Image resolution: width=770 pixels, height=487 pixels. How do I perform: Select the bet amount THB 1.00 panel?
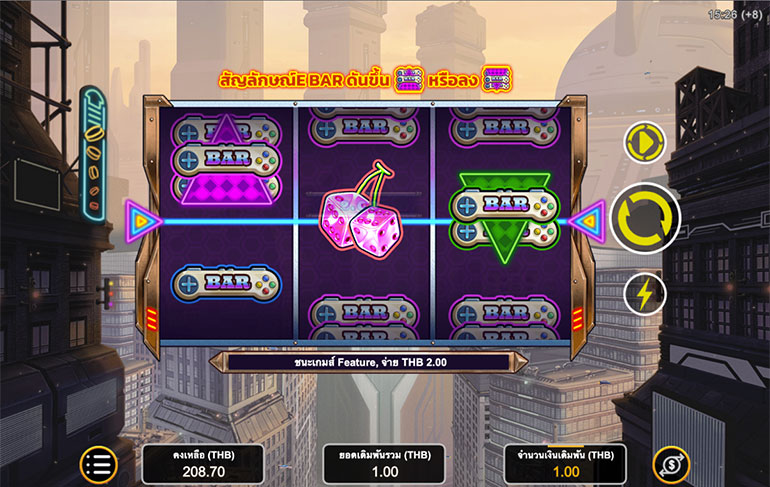click(x=565, y=464)
